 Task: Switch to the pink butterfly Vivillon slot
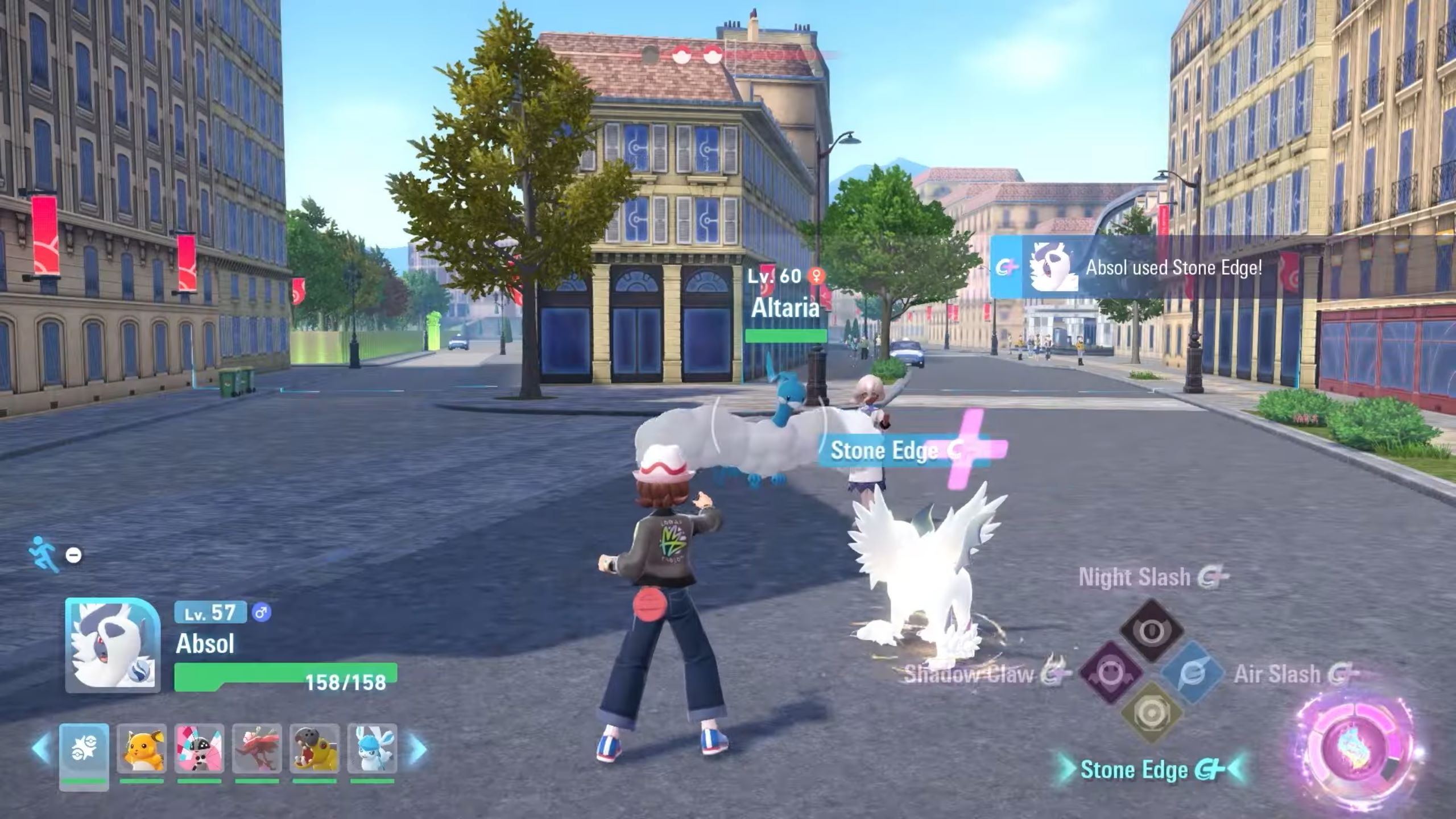coord(199,750)
